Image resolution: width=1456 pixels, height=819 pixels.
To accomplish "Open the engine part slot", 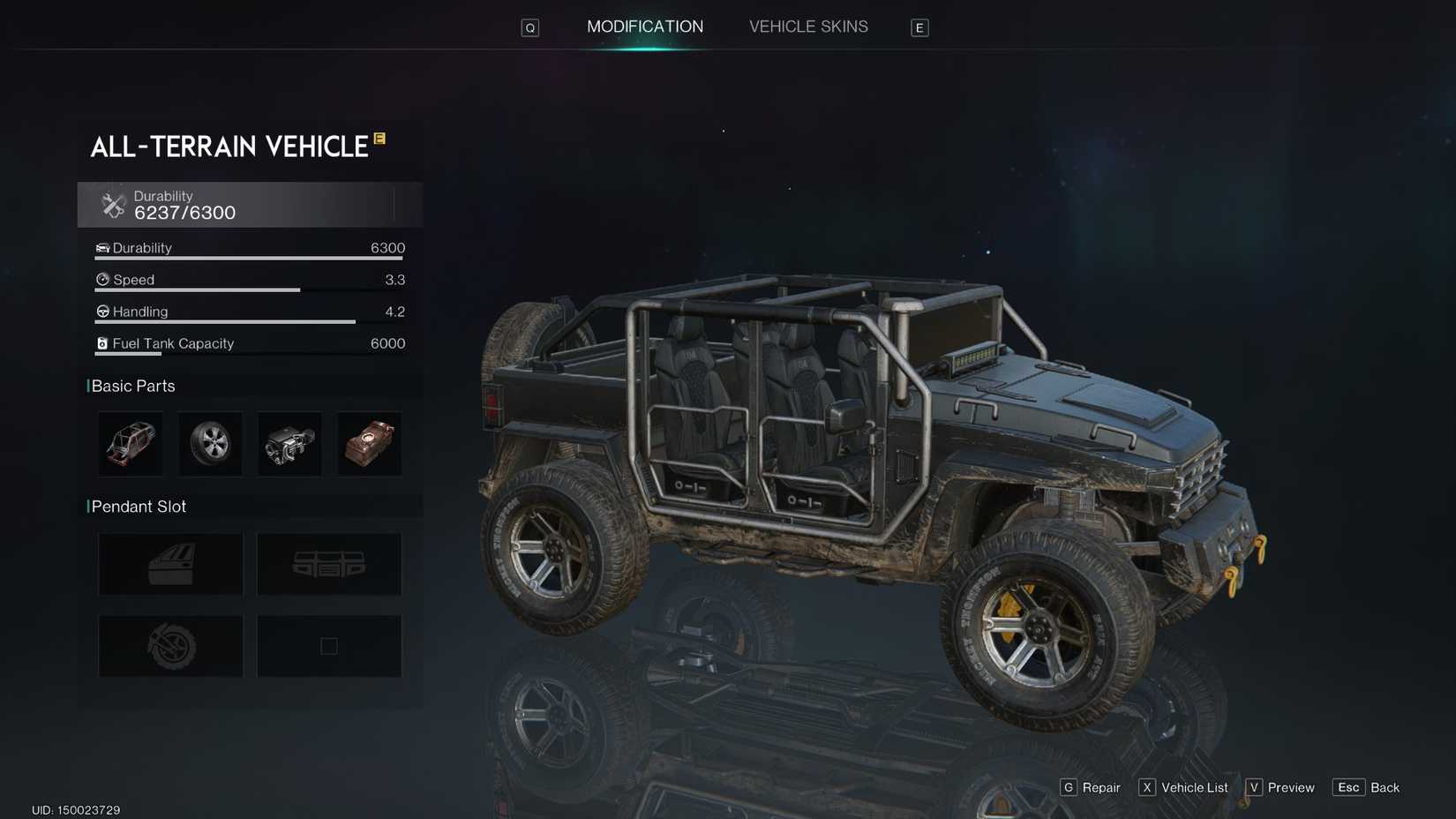I will 289,444.
